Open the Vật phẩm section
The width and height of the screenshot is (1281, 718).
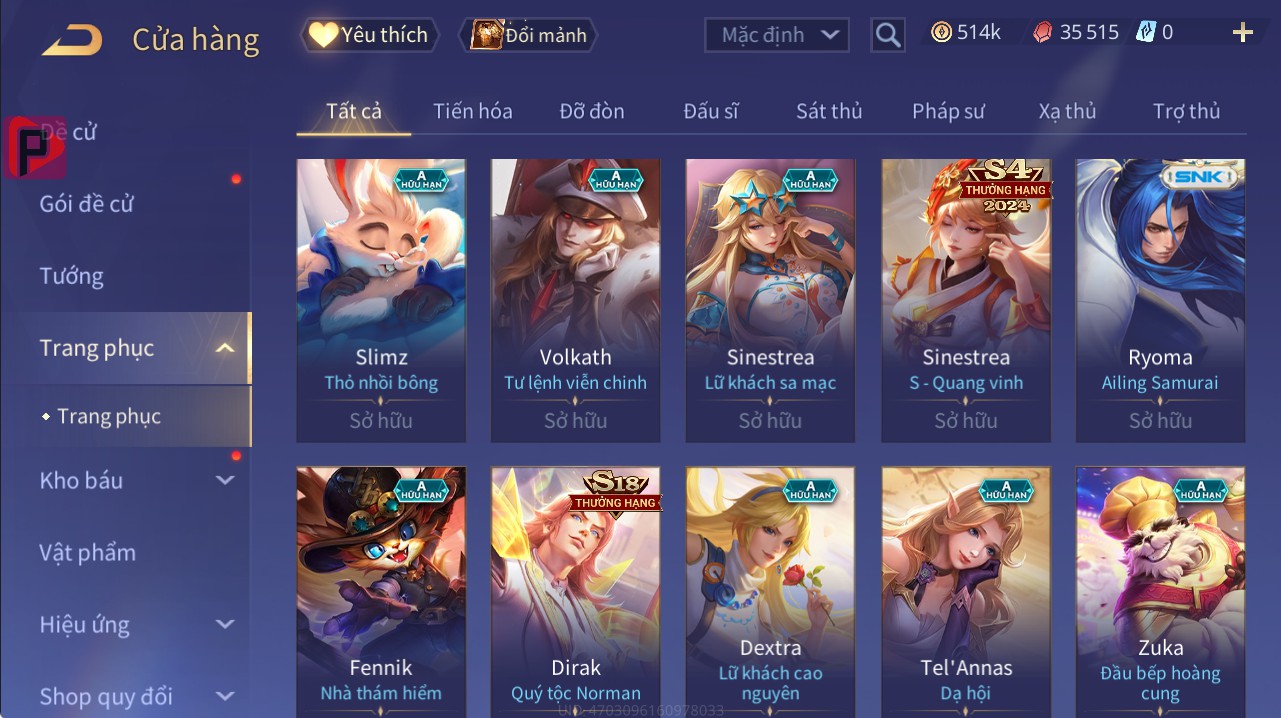(x=87, y=552)
